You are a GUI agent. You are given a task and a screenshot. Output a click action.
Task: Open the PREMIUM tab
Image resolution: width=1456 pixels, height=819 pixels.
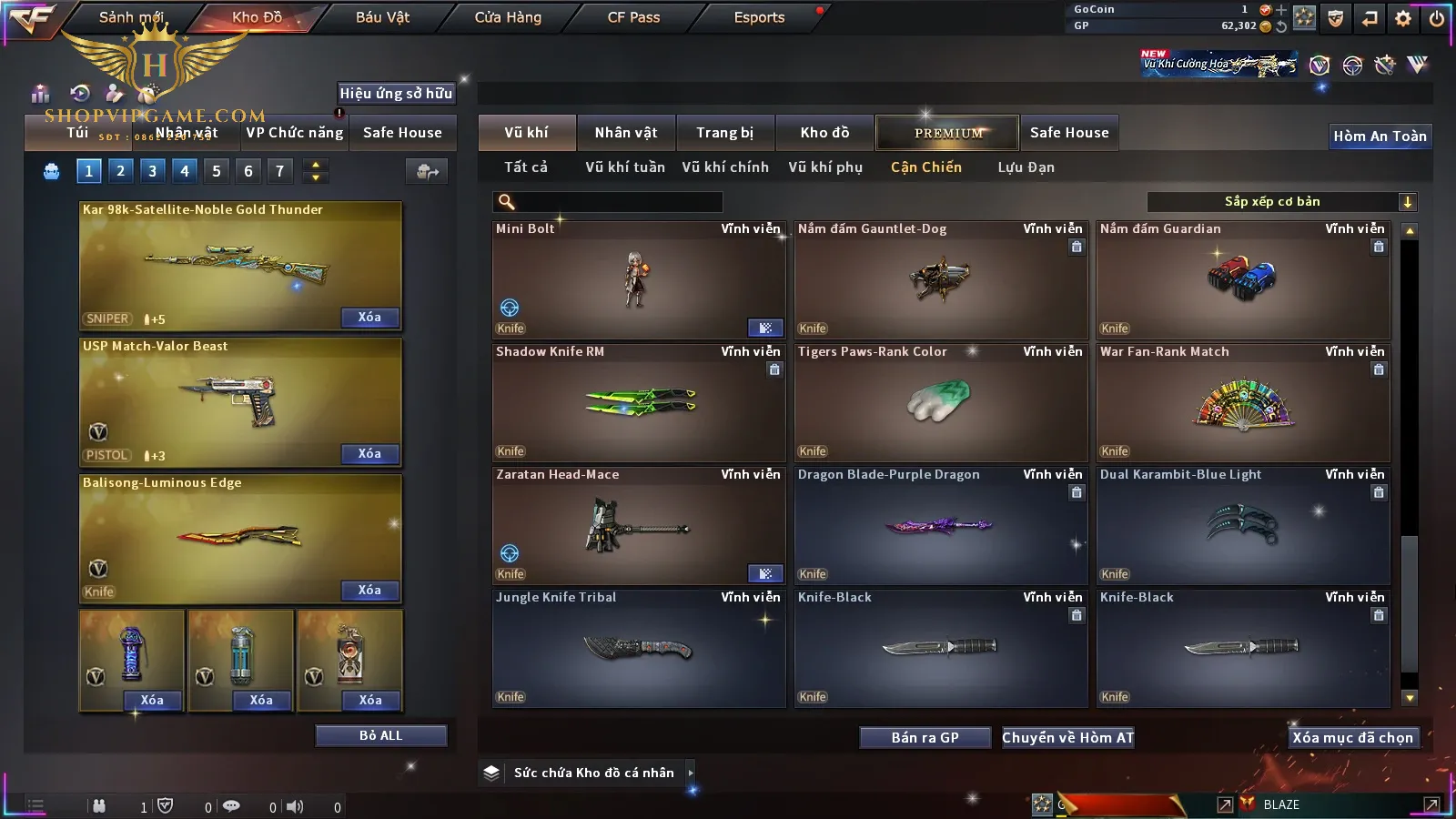click(x=948, y=133)
